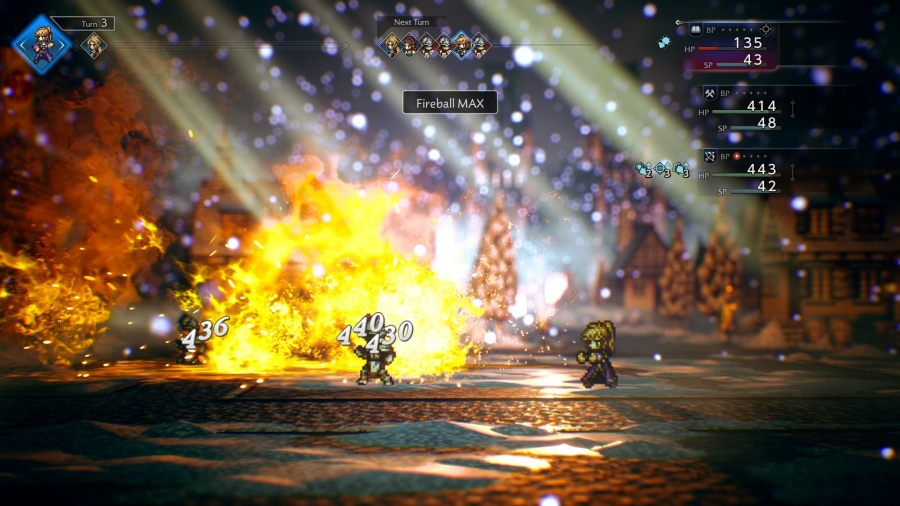Inspect the buff icon showing 2 turns left

point(643,170)
